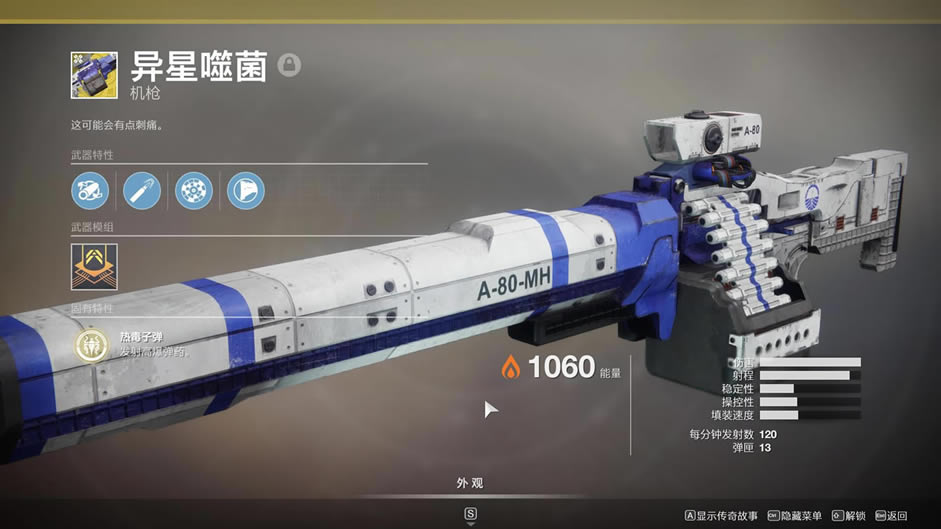This screenshot has width=941, height=529.
Task: Inspect the scope-shaped weapon perk
Action: coord(90,190)
